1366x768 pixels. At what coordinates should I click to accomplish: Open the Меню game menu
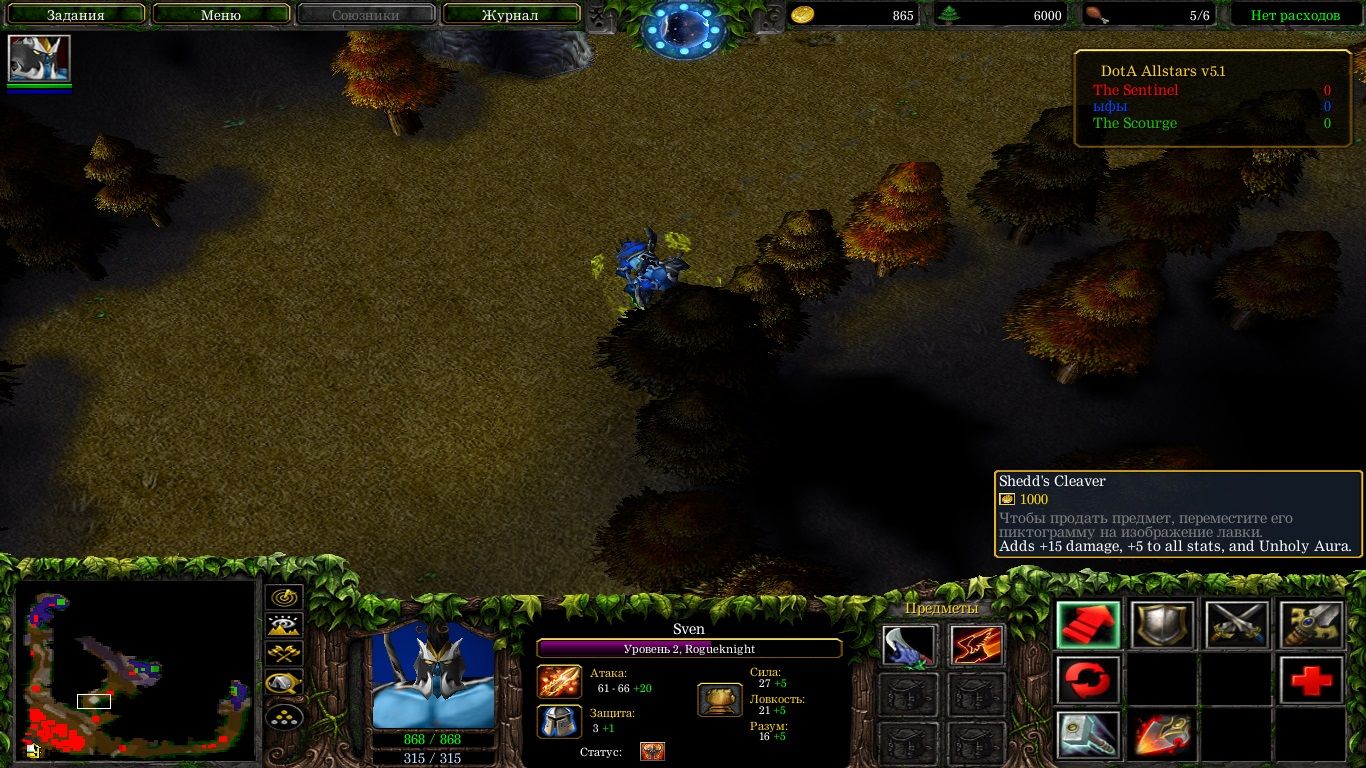[220, 15]
